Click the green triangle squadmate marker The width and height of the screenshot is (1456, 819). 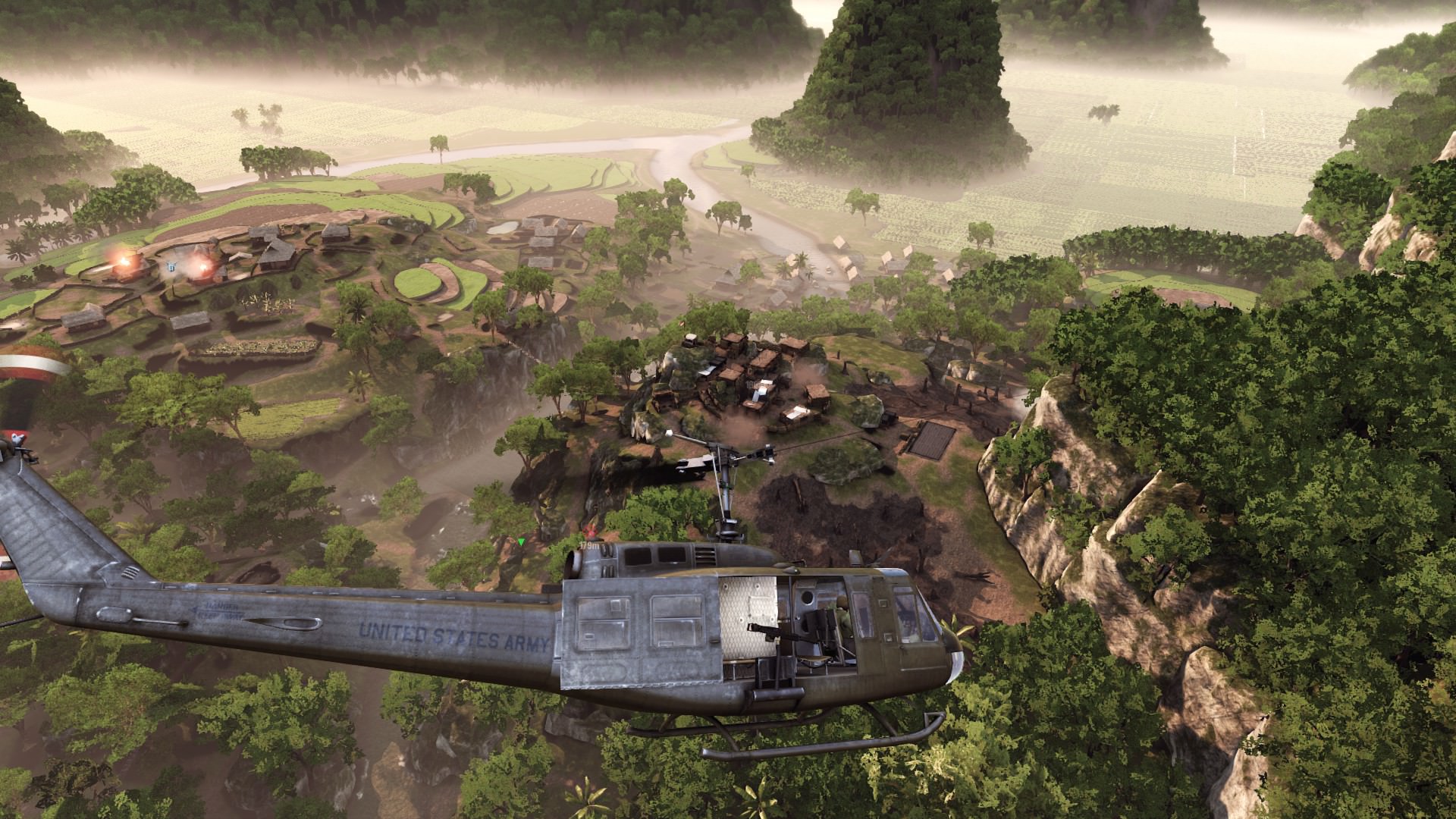pos(522,541)
